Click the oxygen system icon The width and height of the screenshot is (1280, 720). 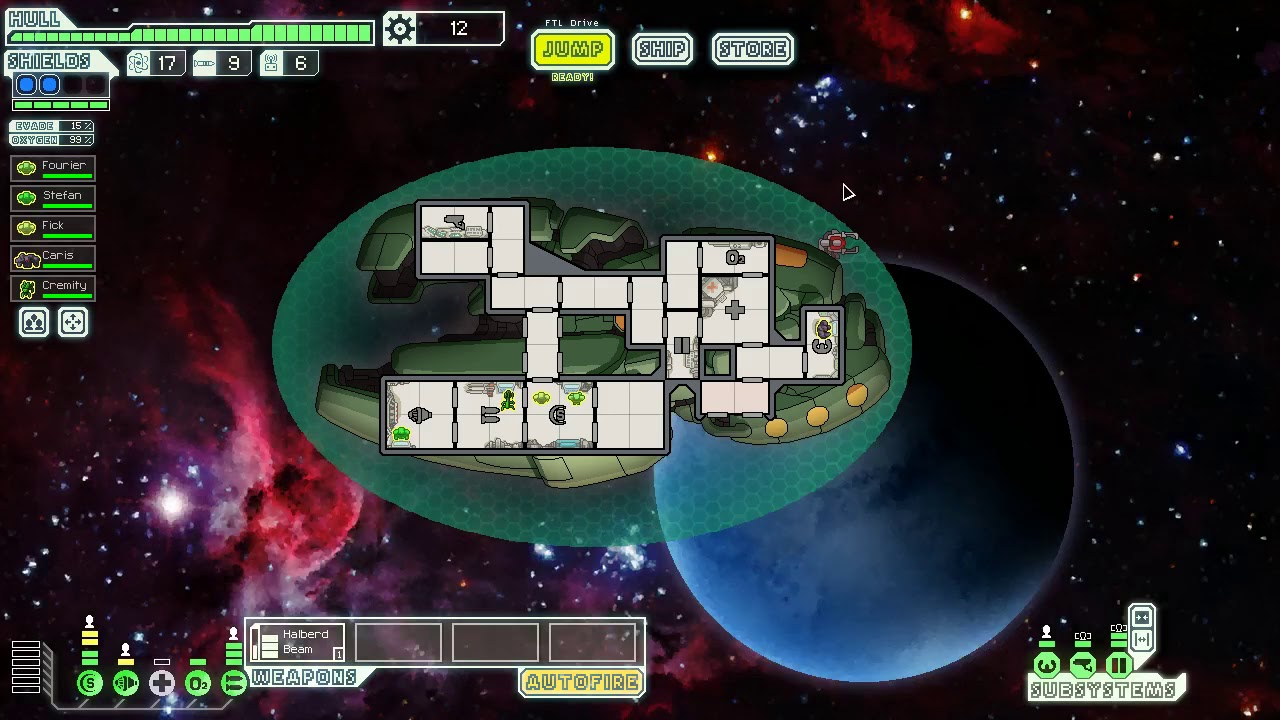click(x=198, y=684)
